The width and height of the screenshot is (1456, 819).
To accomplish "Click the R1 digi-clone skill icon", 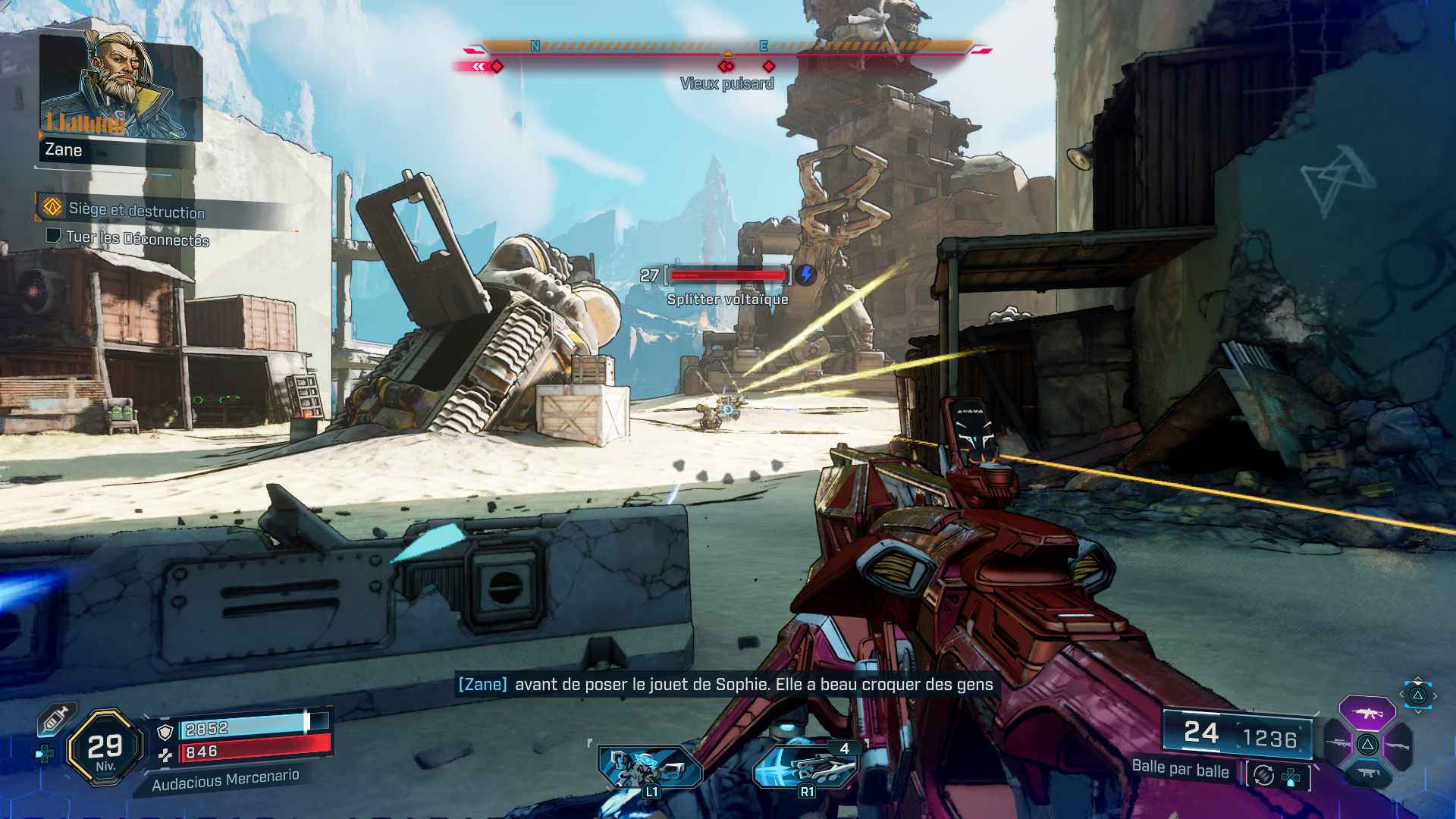I will (806, 764).
